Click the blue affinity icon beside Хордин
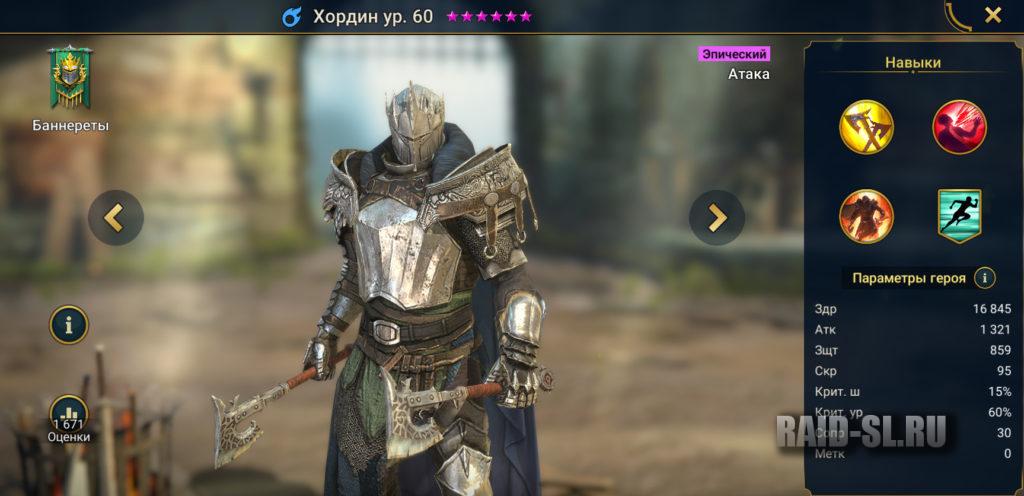 click(291, 17)
